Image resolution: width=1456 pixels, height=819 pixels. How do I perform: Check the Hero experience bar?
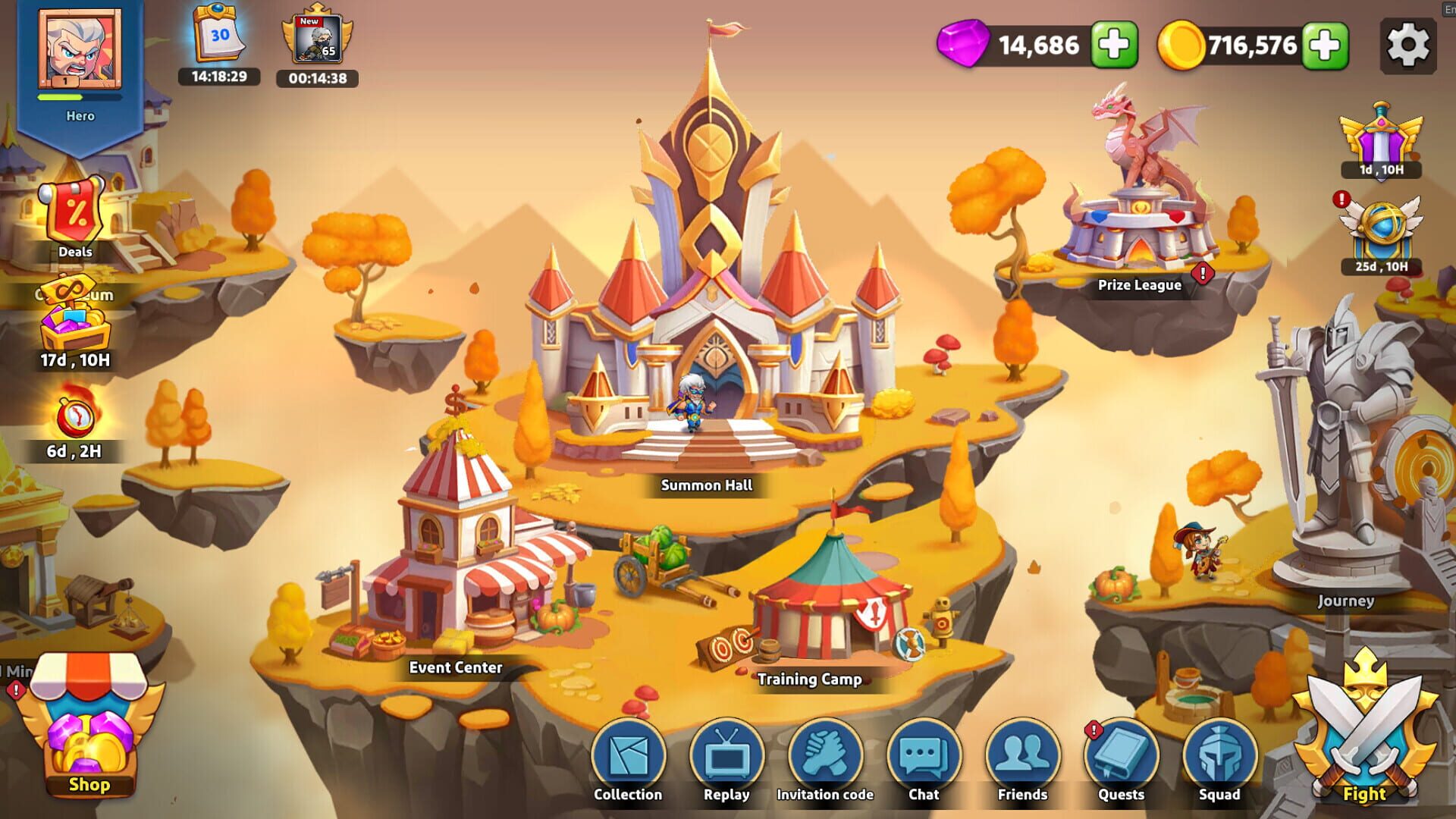pos(80,97)
